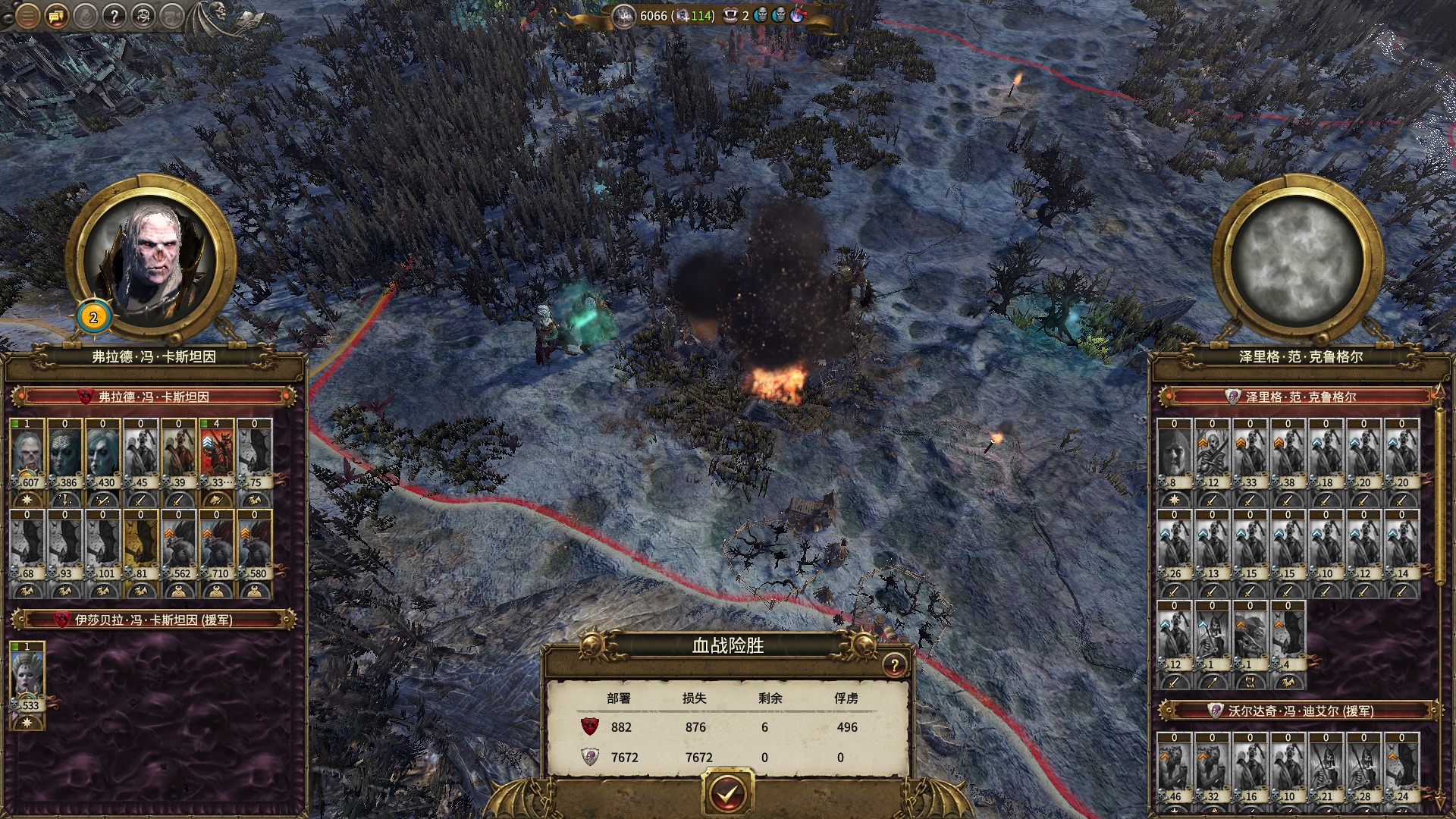Open the help button on the results panel
The image size is (1456, 819).
point(894,665)
